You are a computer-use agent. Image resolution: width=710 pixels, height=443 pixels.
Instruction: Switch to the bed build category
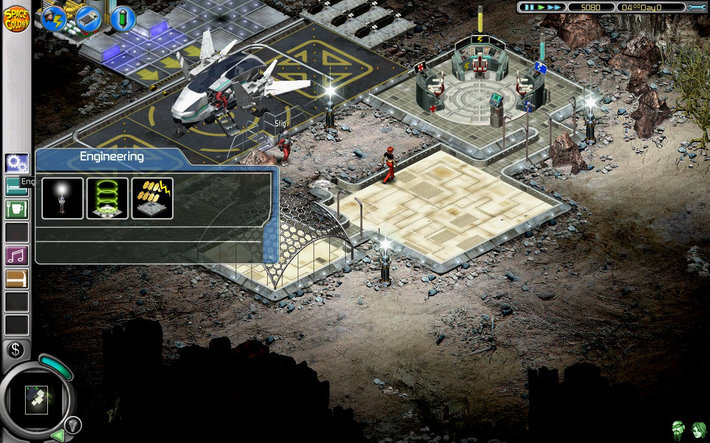16,185
